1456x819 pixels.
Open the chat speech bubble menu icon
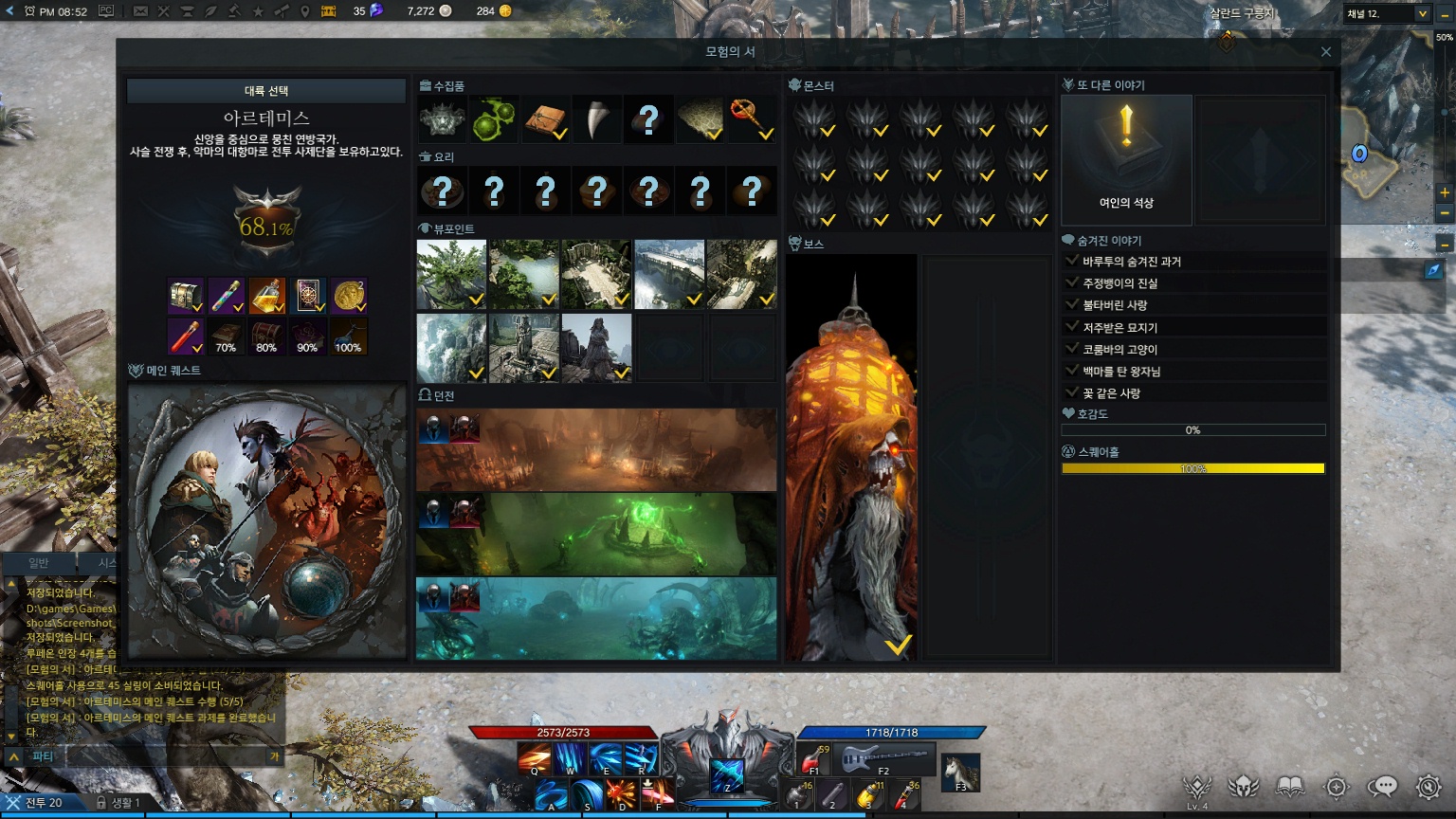pyautogui.click(x=1383, y=786)
